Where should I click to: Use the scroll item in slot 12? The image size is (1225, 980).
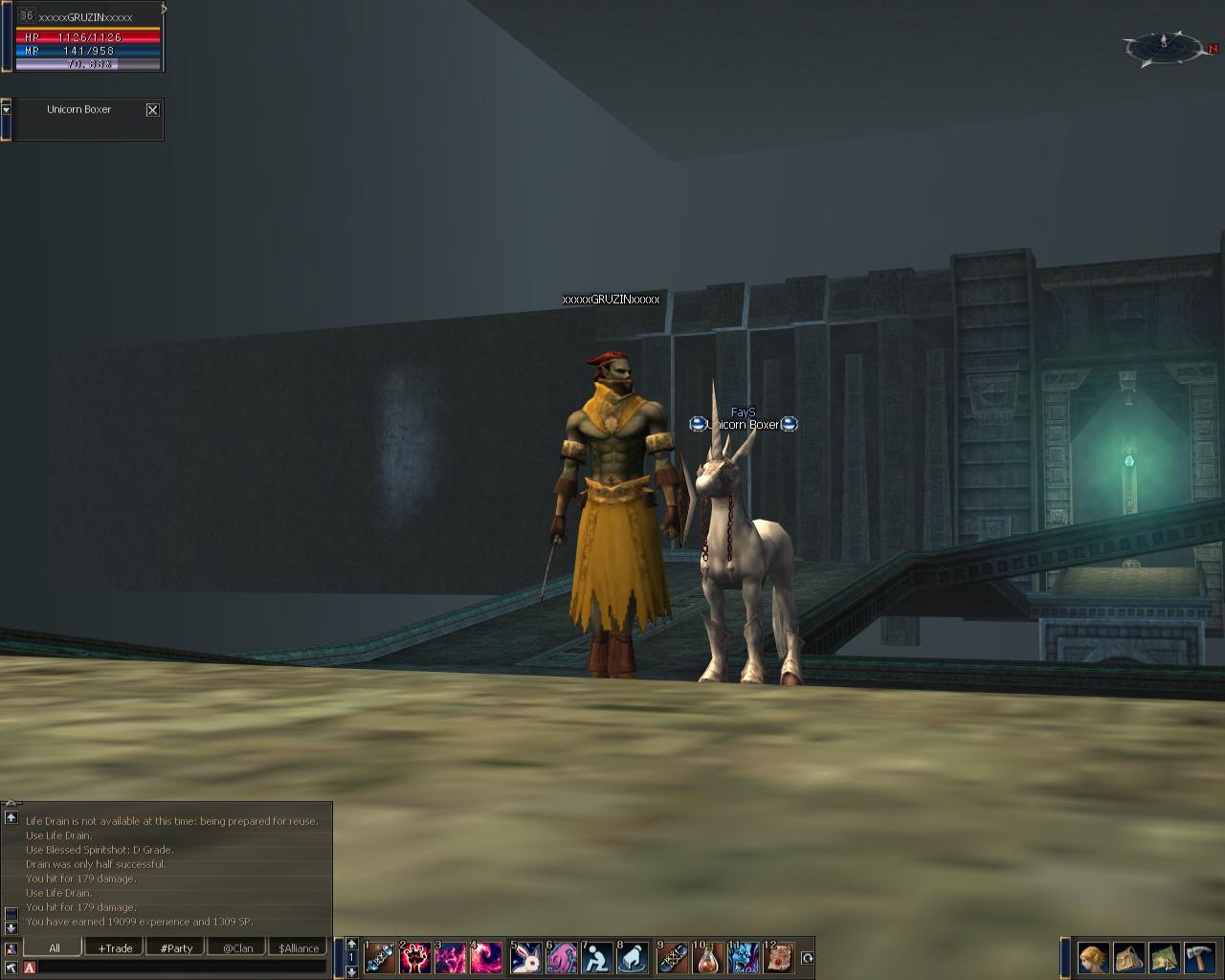779,957
